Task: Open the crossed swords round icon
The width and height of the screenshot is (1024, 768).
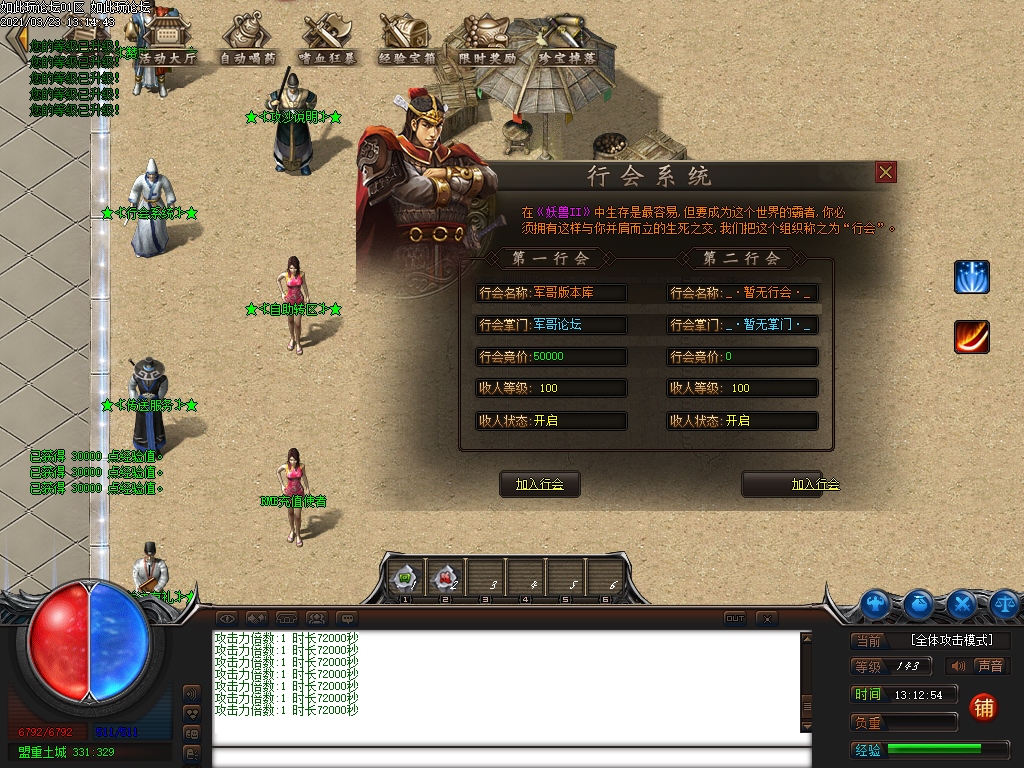Action: pyautogui.click(x=962, y=603)
